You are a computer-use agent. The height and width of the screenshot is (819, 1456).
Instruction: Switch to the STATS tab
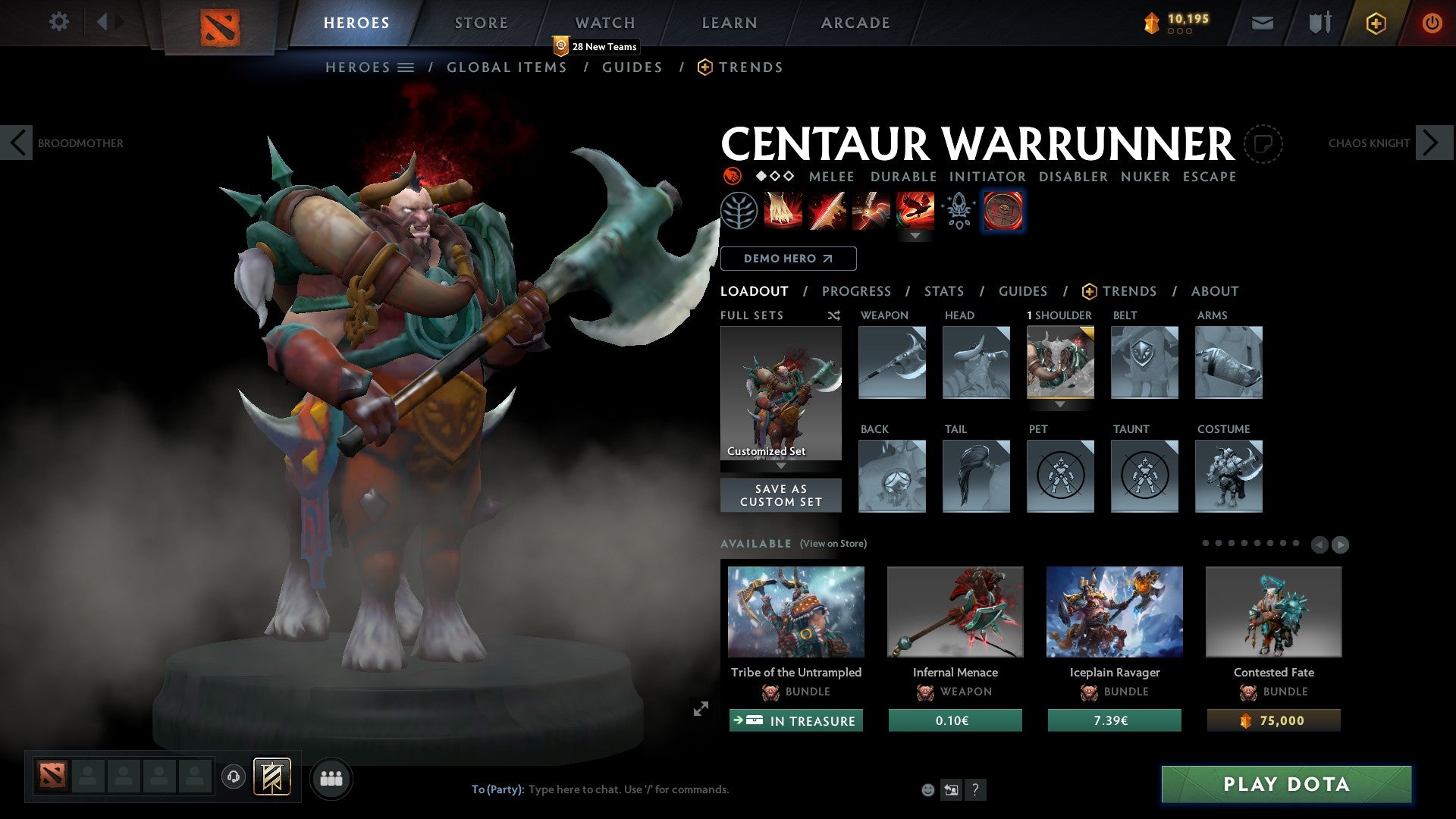(x=944, y=291)
